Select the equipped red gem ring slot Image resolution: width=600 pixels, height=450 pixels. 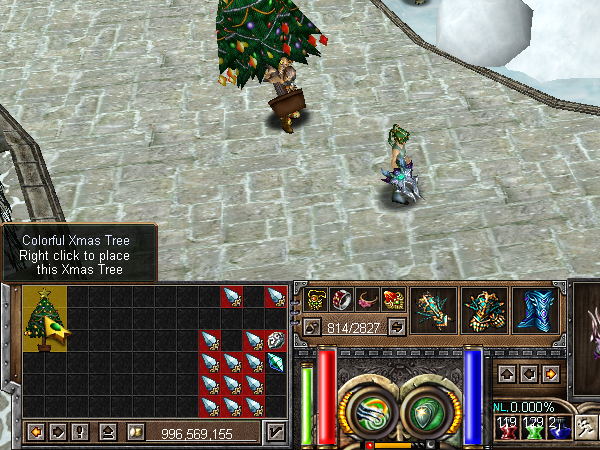(x=341, y=299)
